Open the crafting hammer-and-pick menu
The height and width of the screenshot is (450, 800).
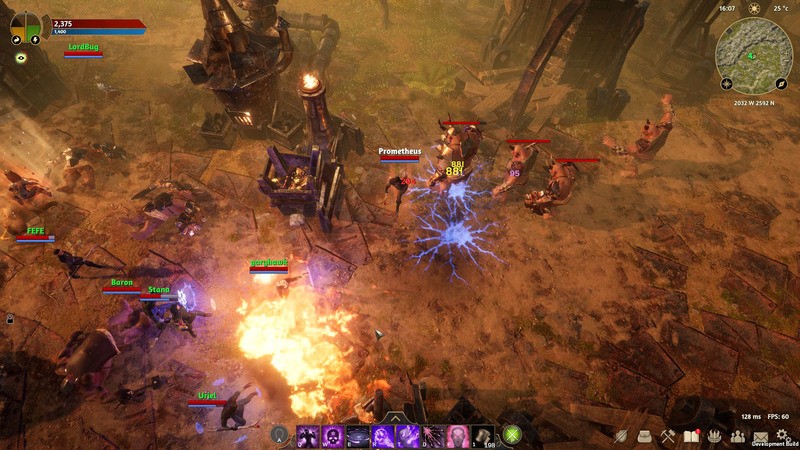(669, 436)
